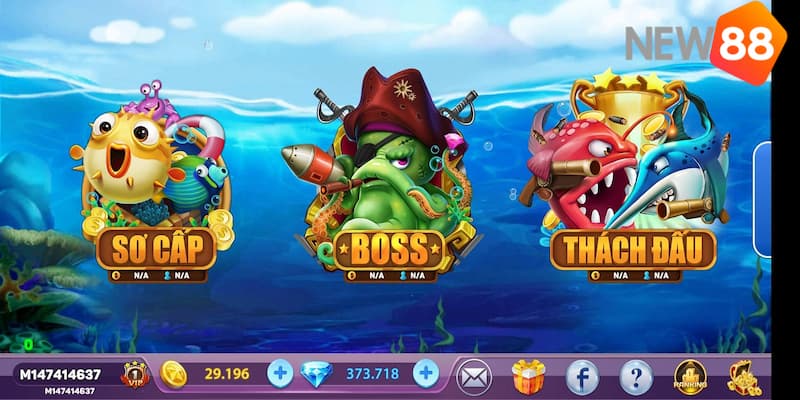Show the Ranking leaderboard

click(x=690, y=376)
